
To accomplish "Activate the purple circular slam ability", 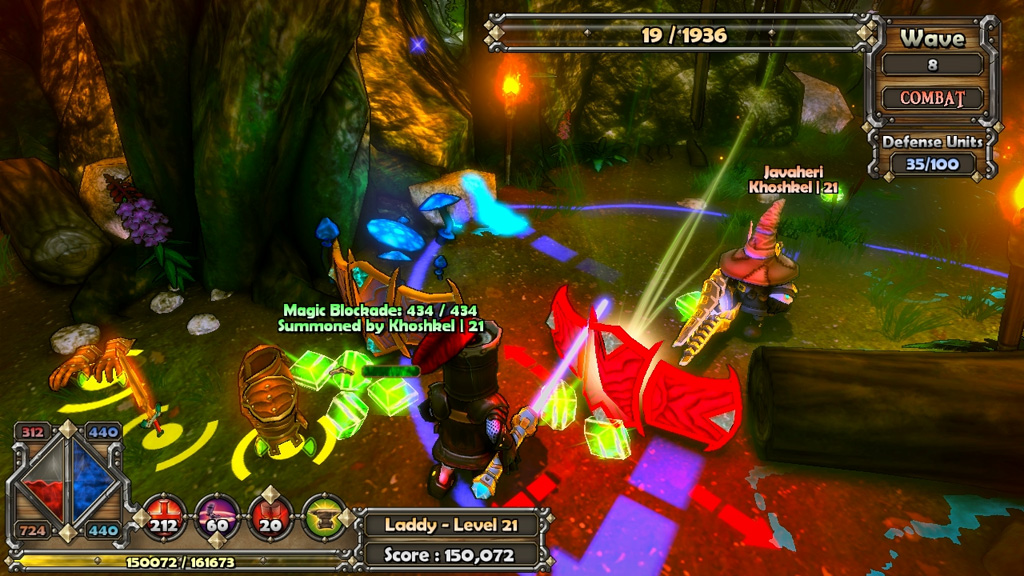I will (x=217, y=515).
